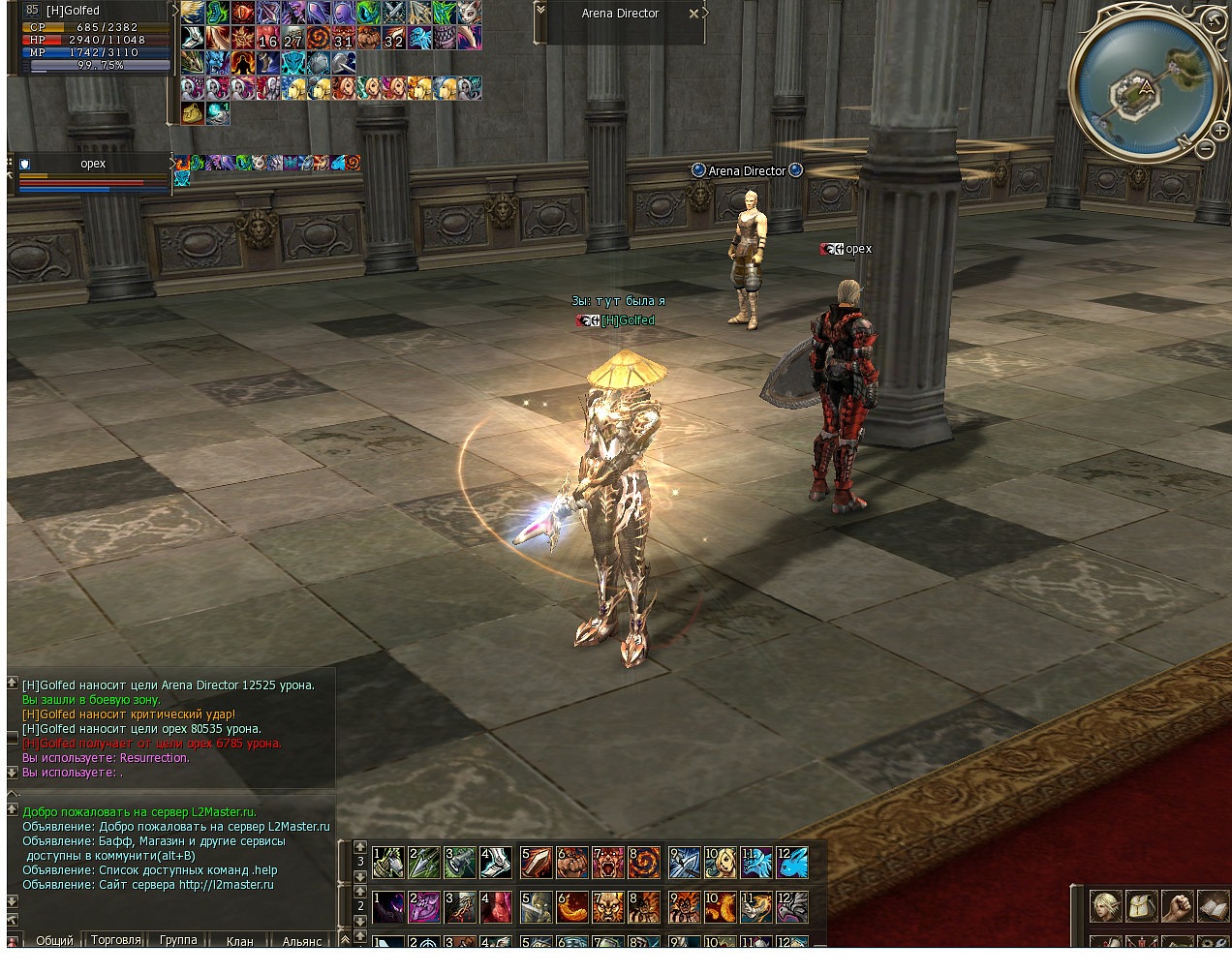Zoom in the minimap with plus button
Screen dimensions: 1232x973
(x=1219, y=131)
